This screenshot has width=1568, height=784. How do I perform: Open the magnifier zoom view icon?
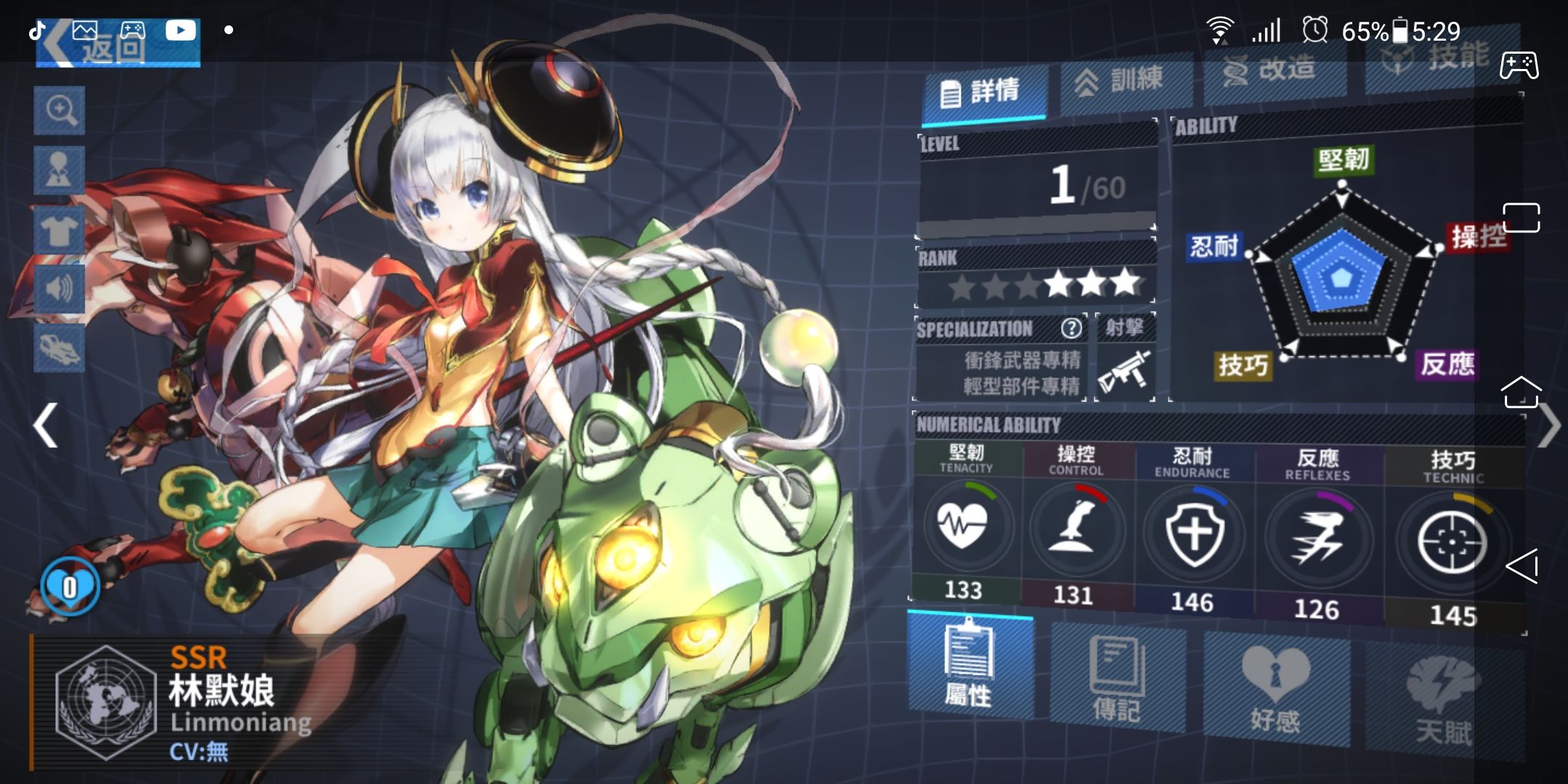(60, 111)
